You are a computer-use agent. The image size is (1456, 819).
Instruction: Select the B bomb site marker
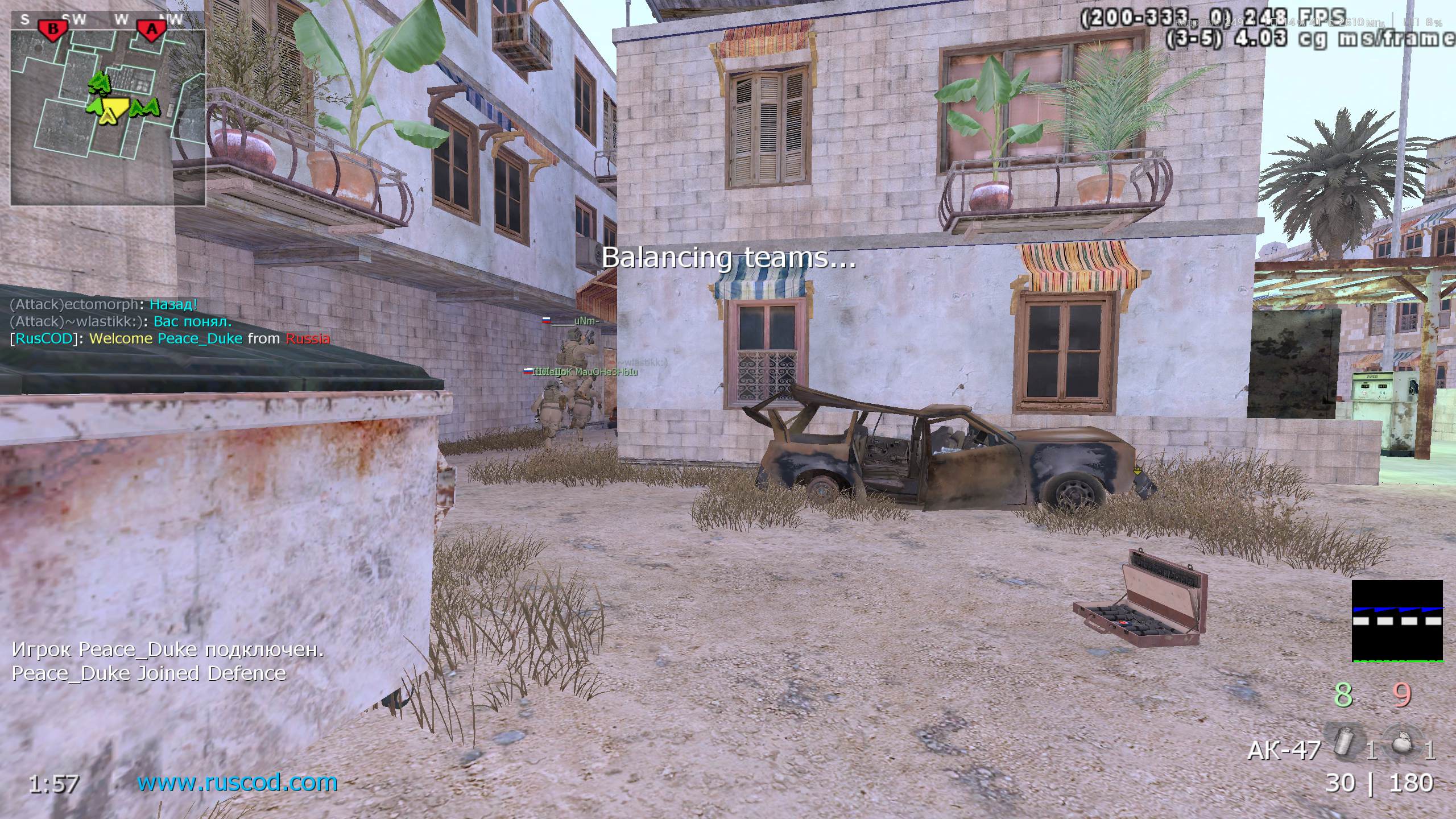click(x=53, y=30)
